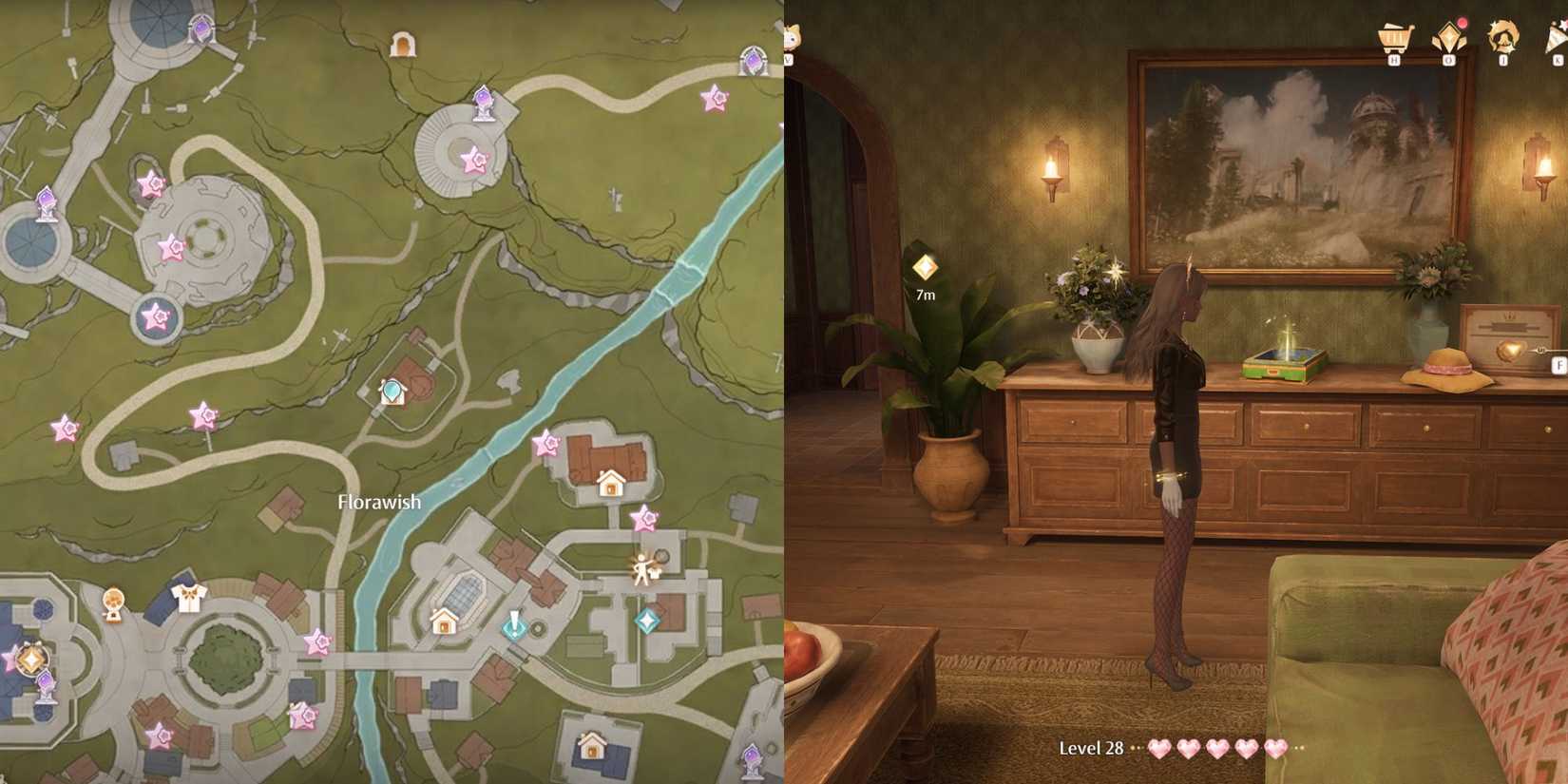
Task: Select the clothing shop shirt icon on map
Action: click(x=188, y=597)
